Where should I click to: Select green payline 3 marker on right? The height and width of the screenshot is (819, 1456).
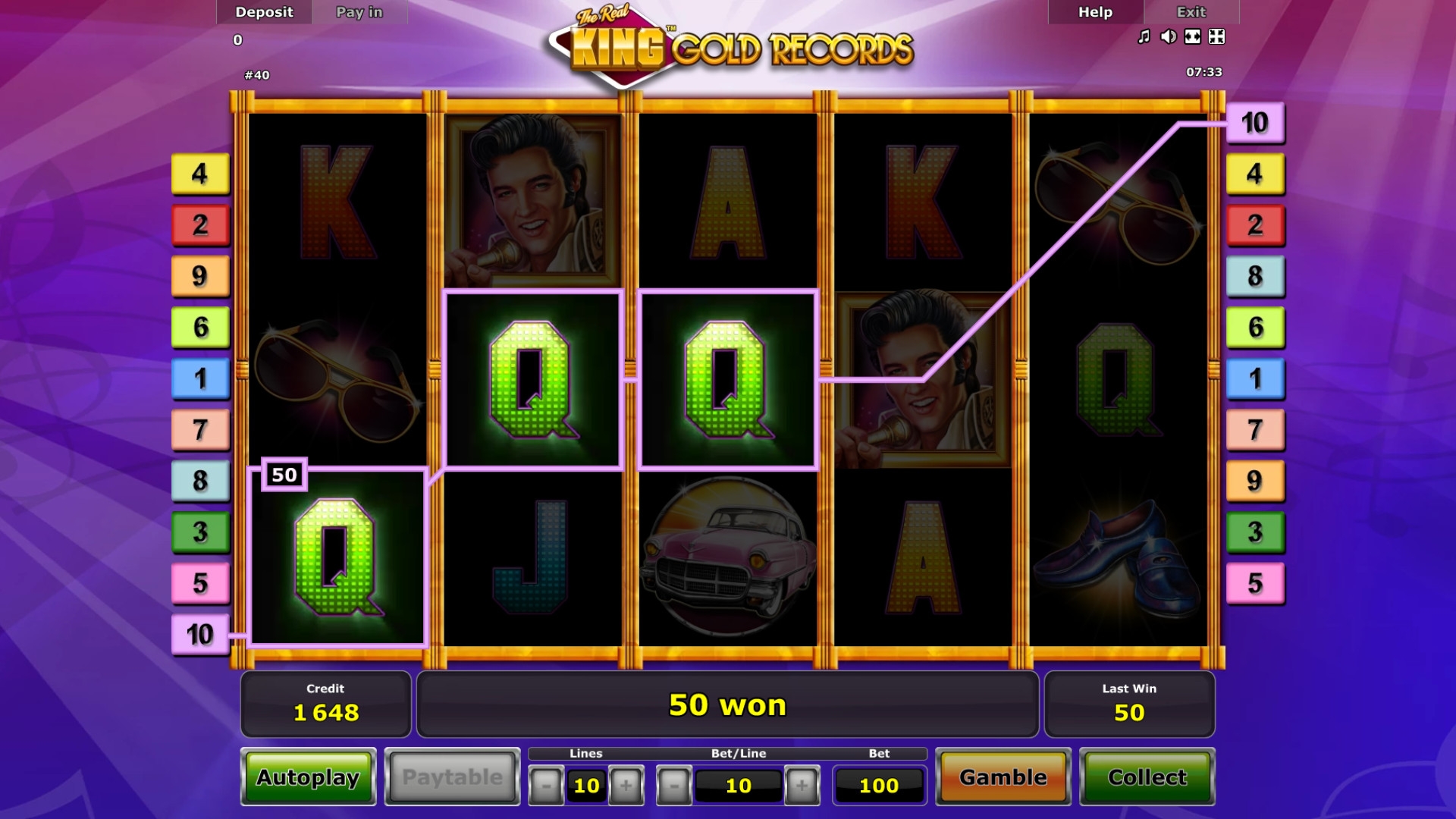point(1255,532)
